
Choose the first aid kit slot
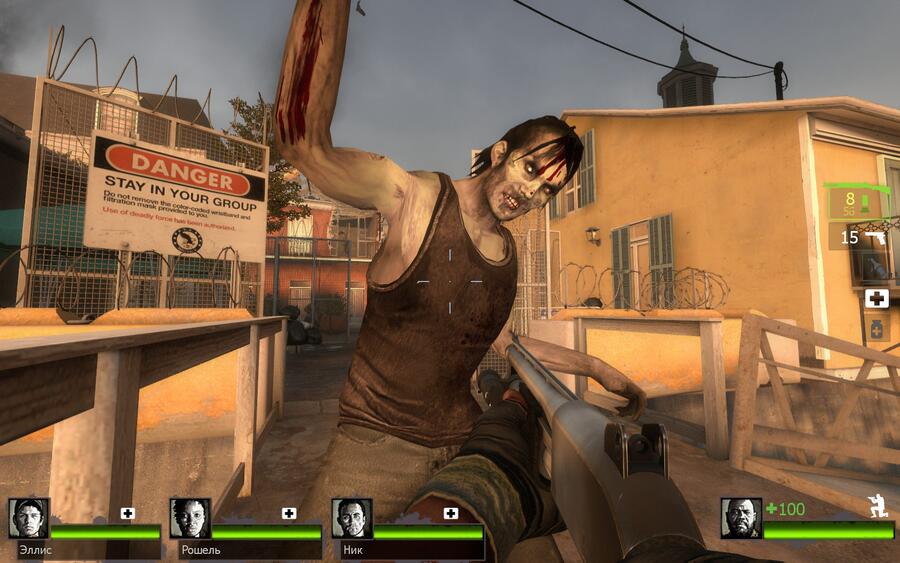tap(877, 298)
